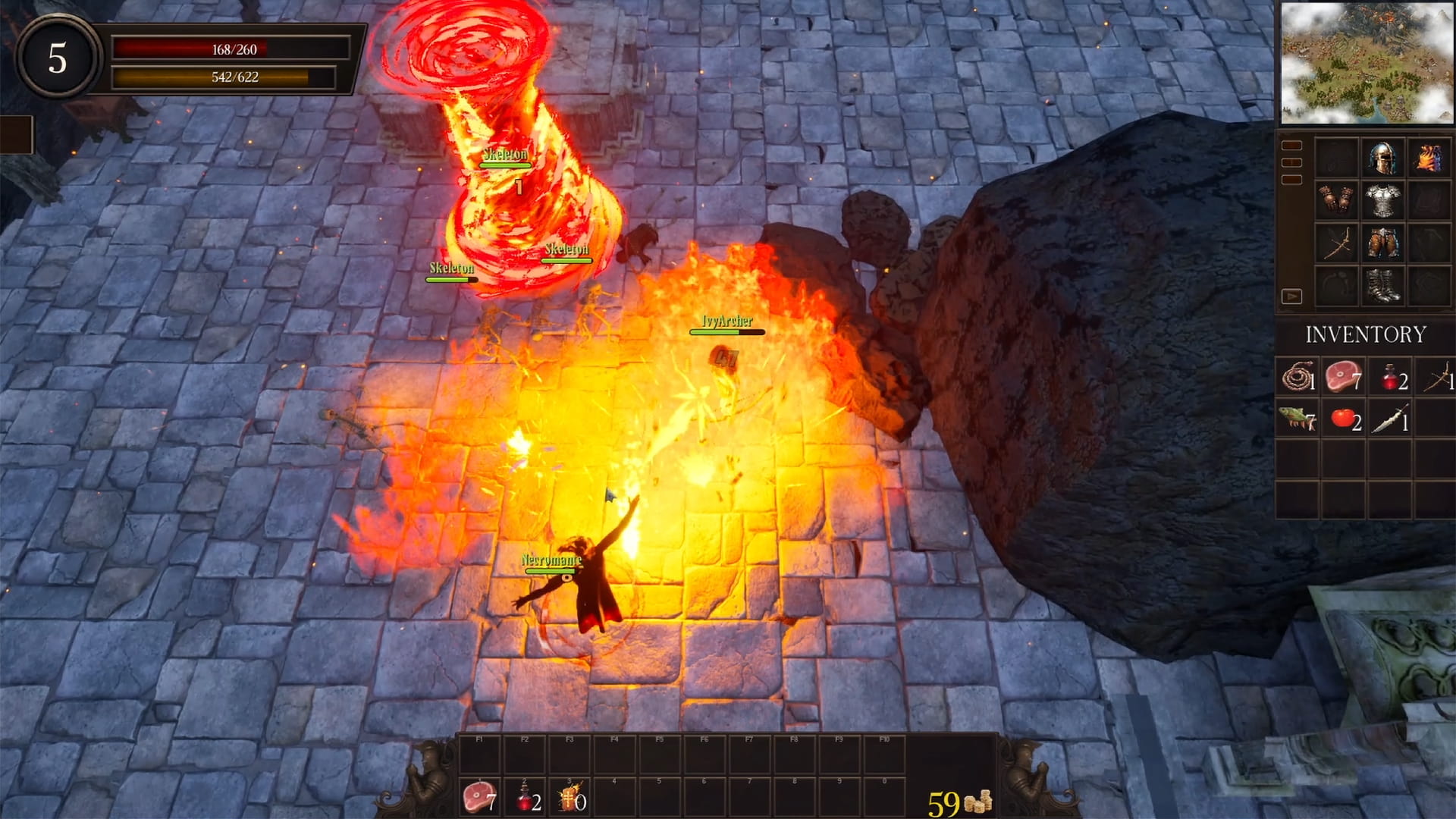Use the red potion on the hotbar
The image size is (1456, 819).
point(525,798)
